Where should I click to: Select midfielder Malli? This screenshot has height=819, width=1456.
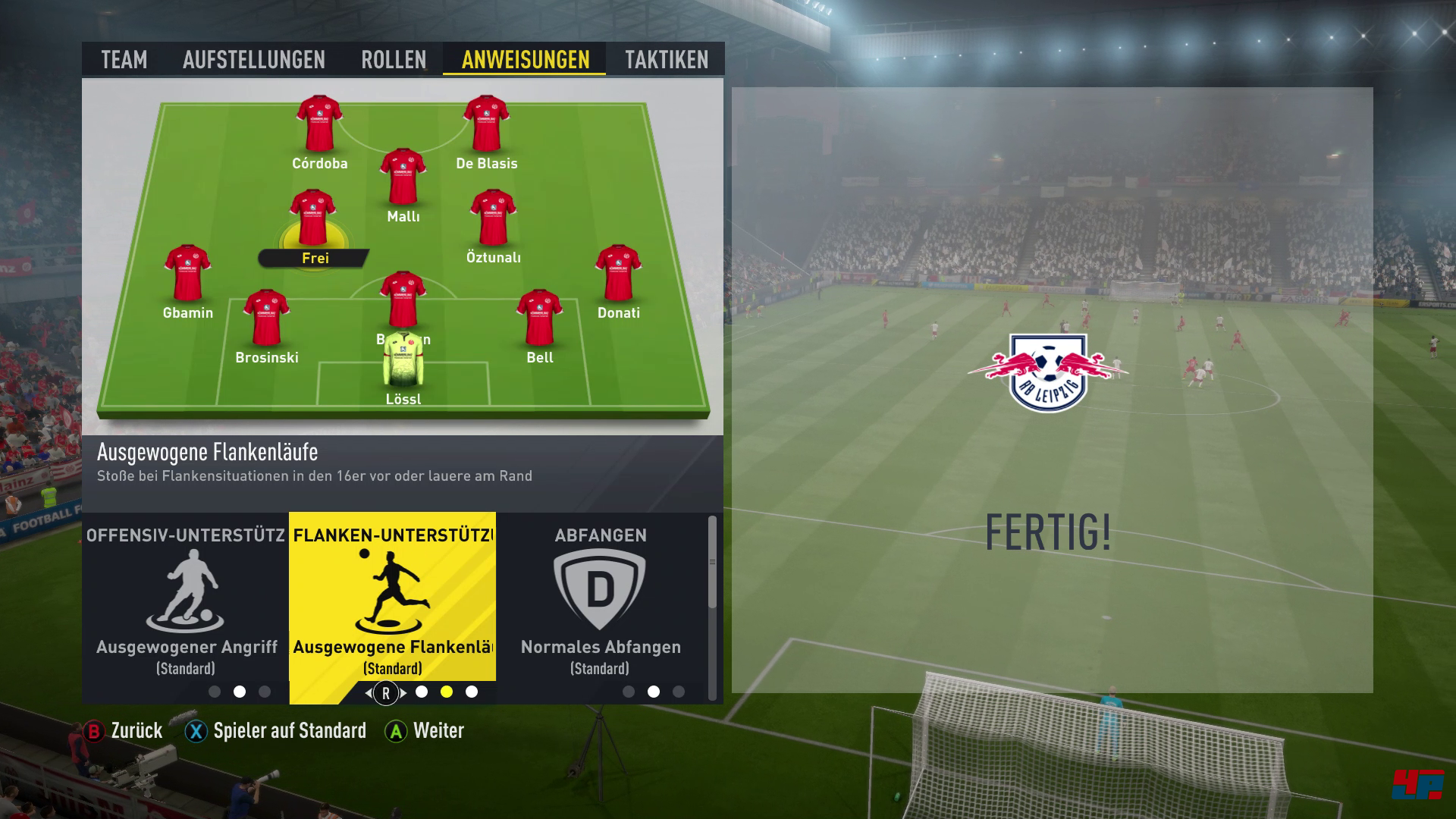tap(403, 178)
